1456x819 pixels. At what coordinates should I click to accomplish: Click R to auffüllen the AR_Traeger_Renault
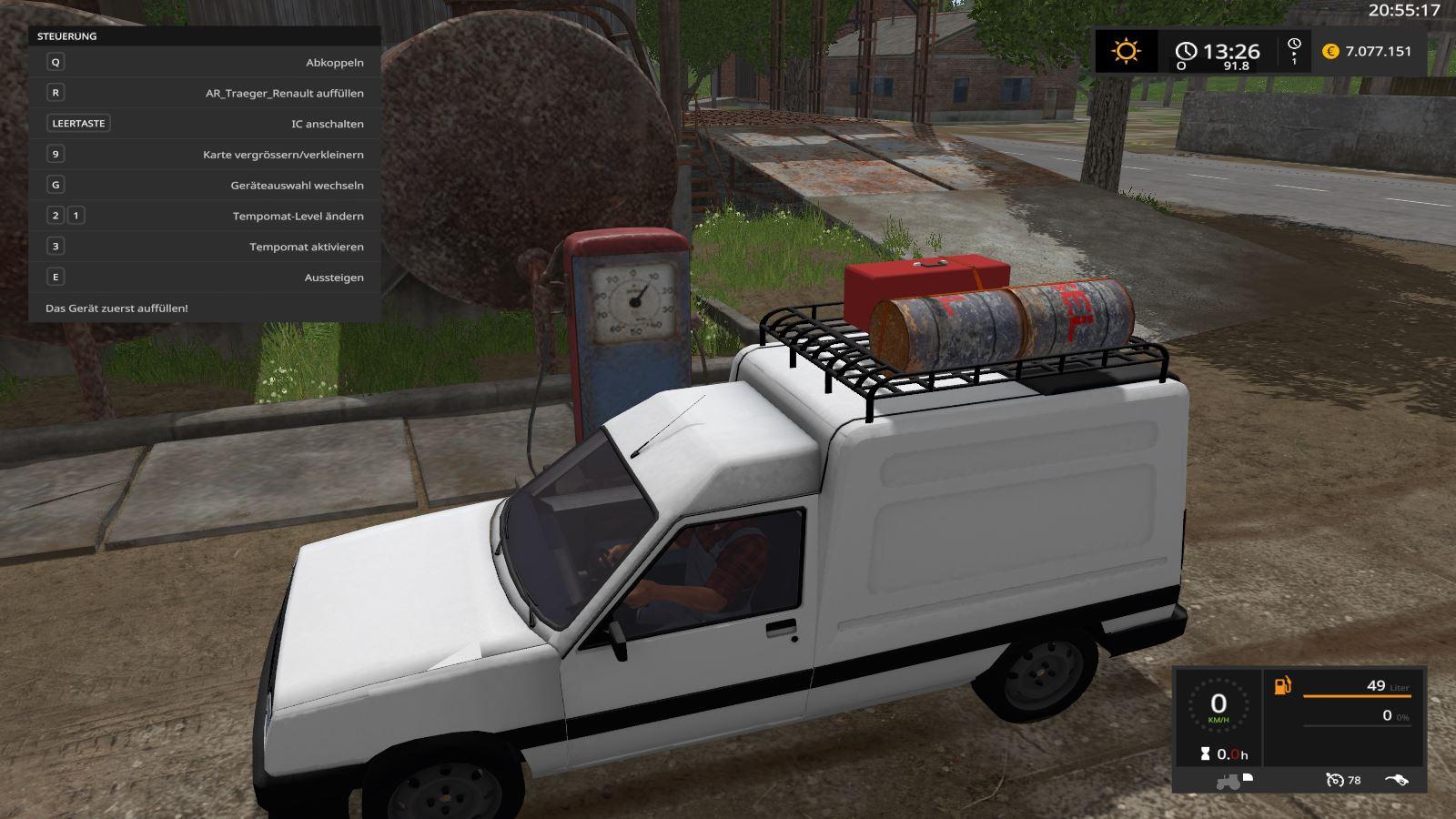point(56,92)
